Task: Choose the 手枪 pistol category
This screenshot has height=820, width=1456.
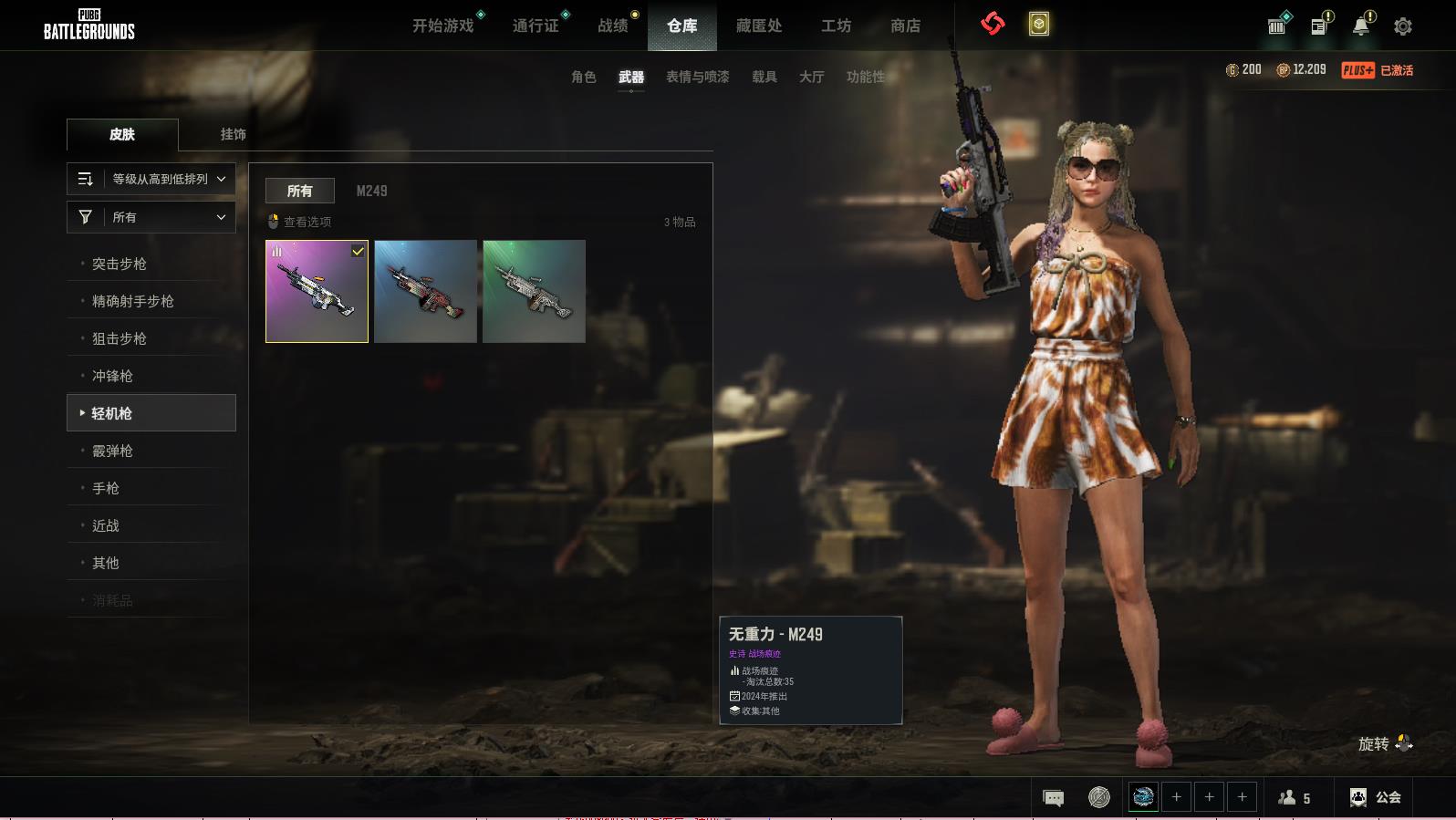Action: tap(106, 488)
